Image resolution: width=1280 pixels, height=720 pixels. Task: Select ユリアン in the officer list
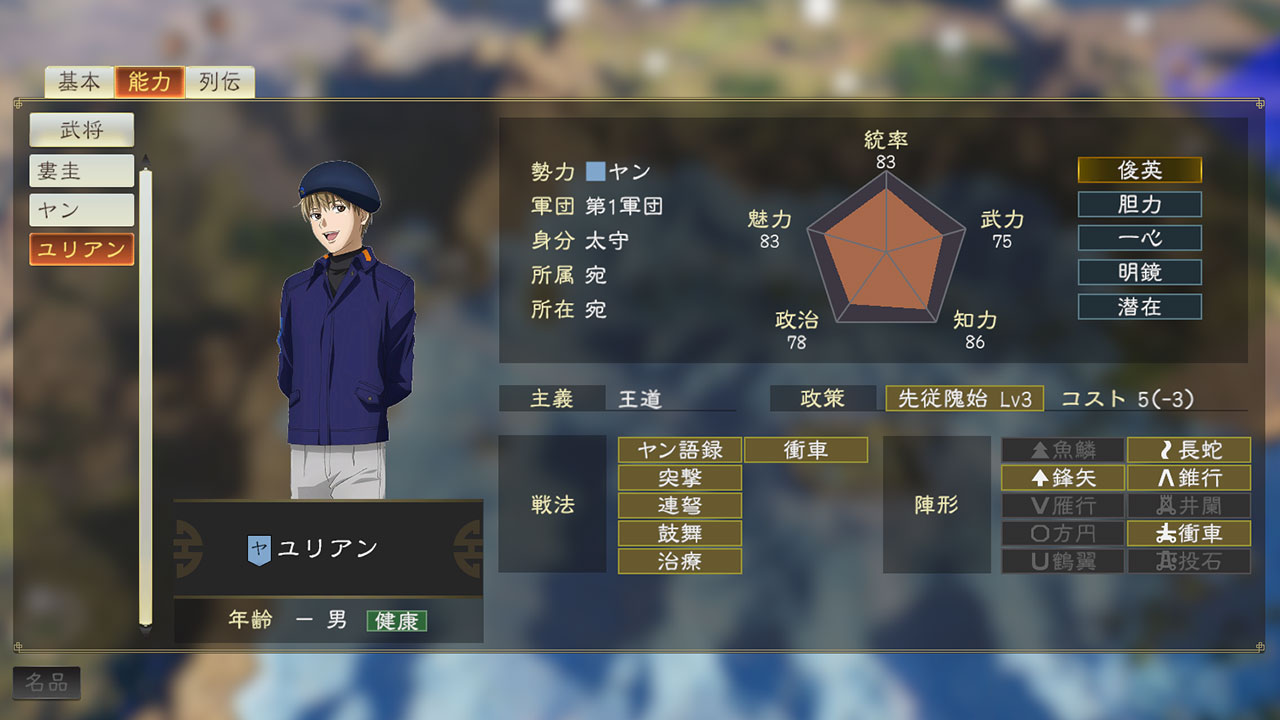pyautogui.click(x=81, y=249)
